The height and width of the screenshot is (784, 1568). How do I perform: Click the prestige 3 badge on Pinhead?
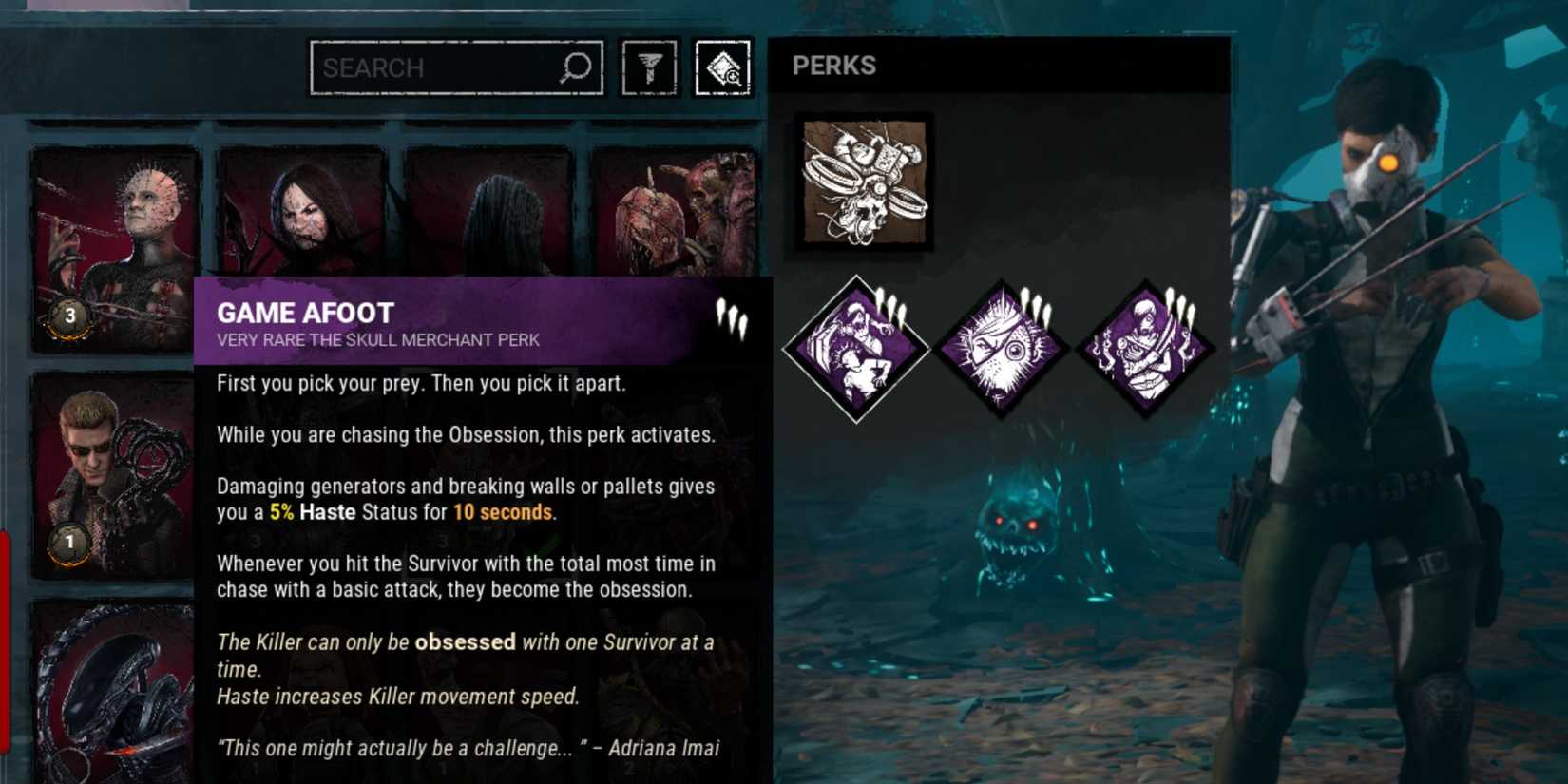coord(68,313)
